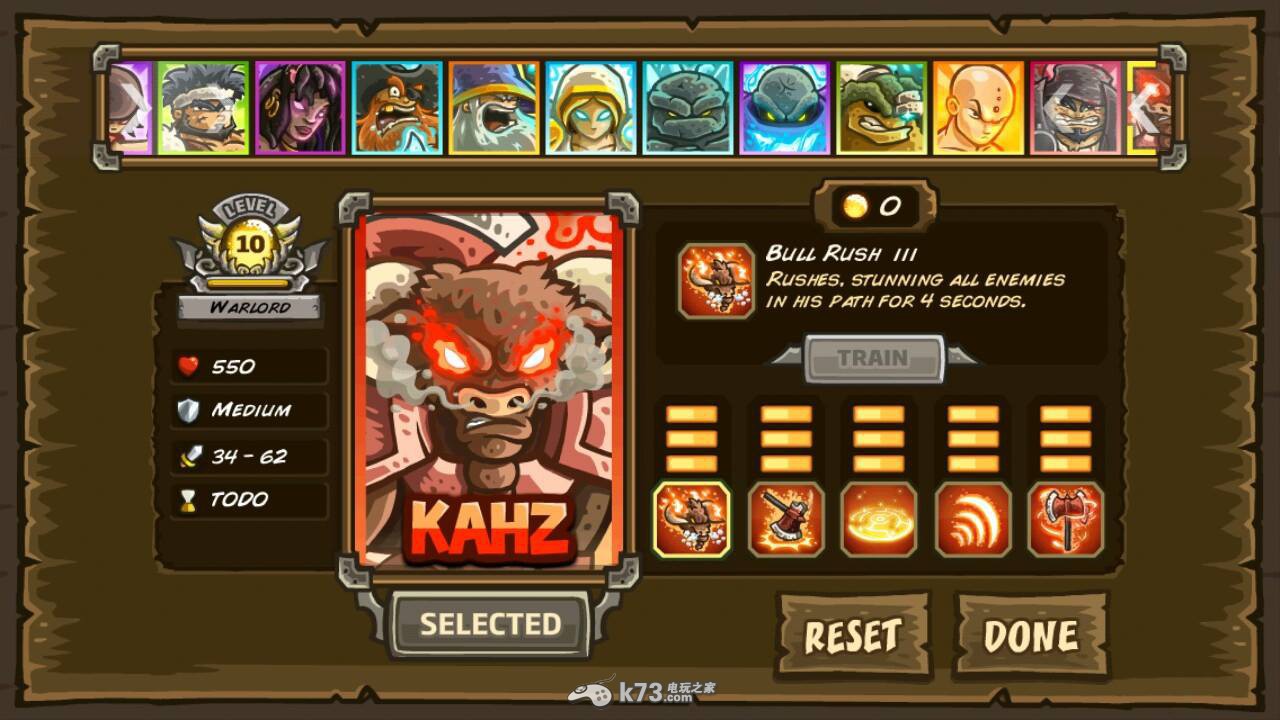Click the top upgrade bar segment above Bull Rush
1280x720 pixels.
click(691, 413)
